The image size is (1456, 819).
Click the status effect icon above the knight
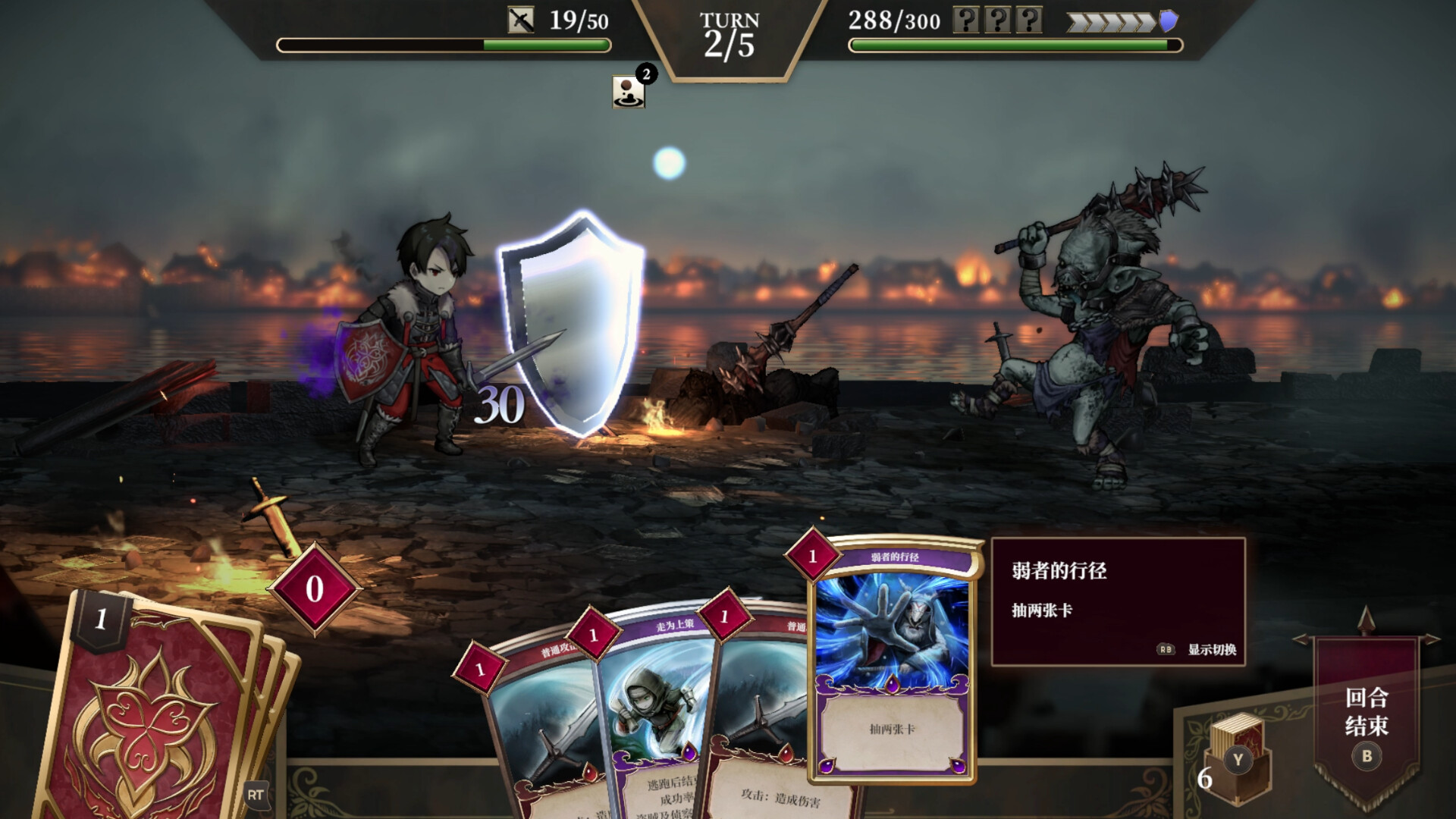click(627, 91)
